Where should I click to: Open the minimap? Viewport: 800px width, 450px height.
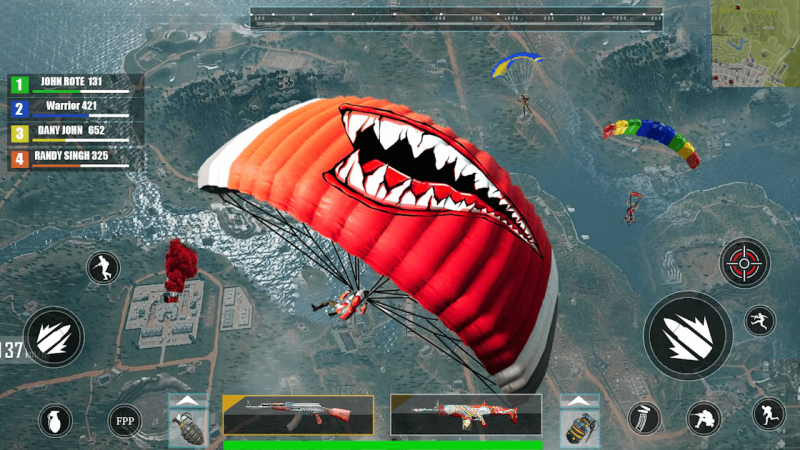[x=755, y=43]
